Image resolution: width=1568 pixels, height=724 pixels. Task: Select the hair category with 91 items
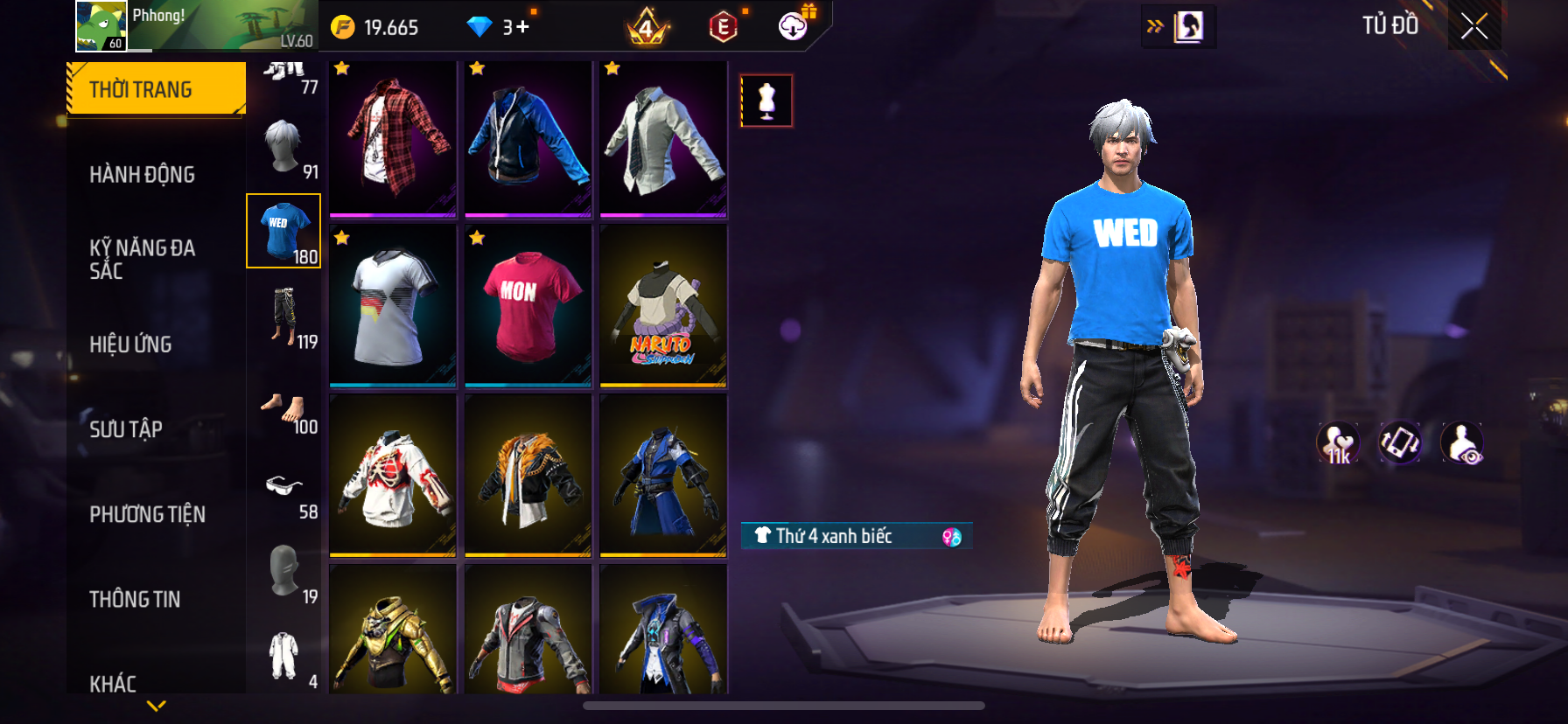284,149
